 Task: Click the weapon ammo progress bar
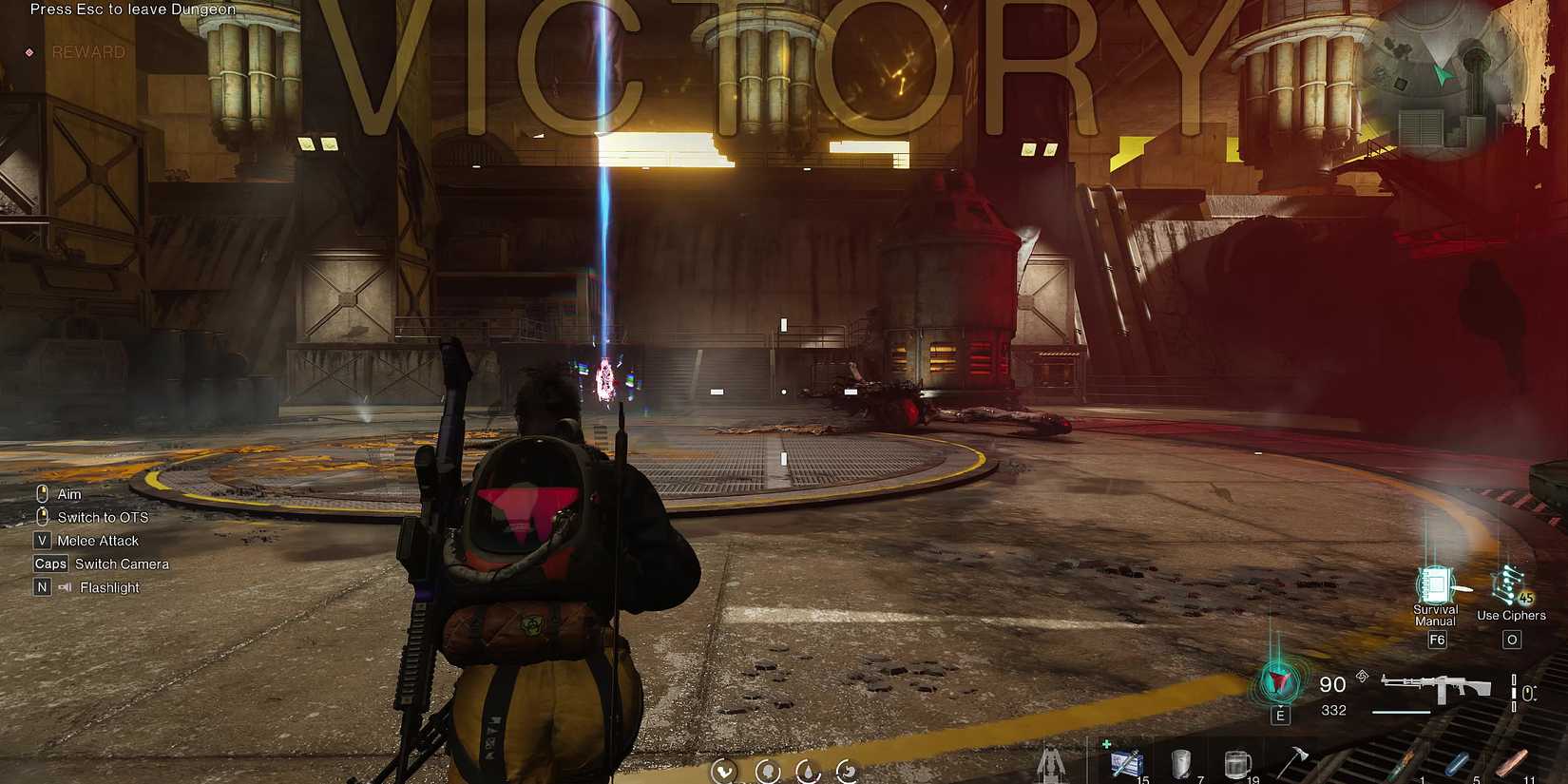coord(1400,711)
